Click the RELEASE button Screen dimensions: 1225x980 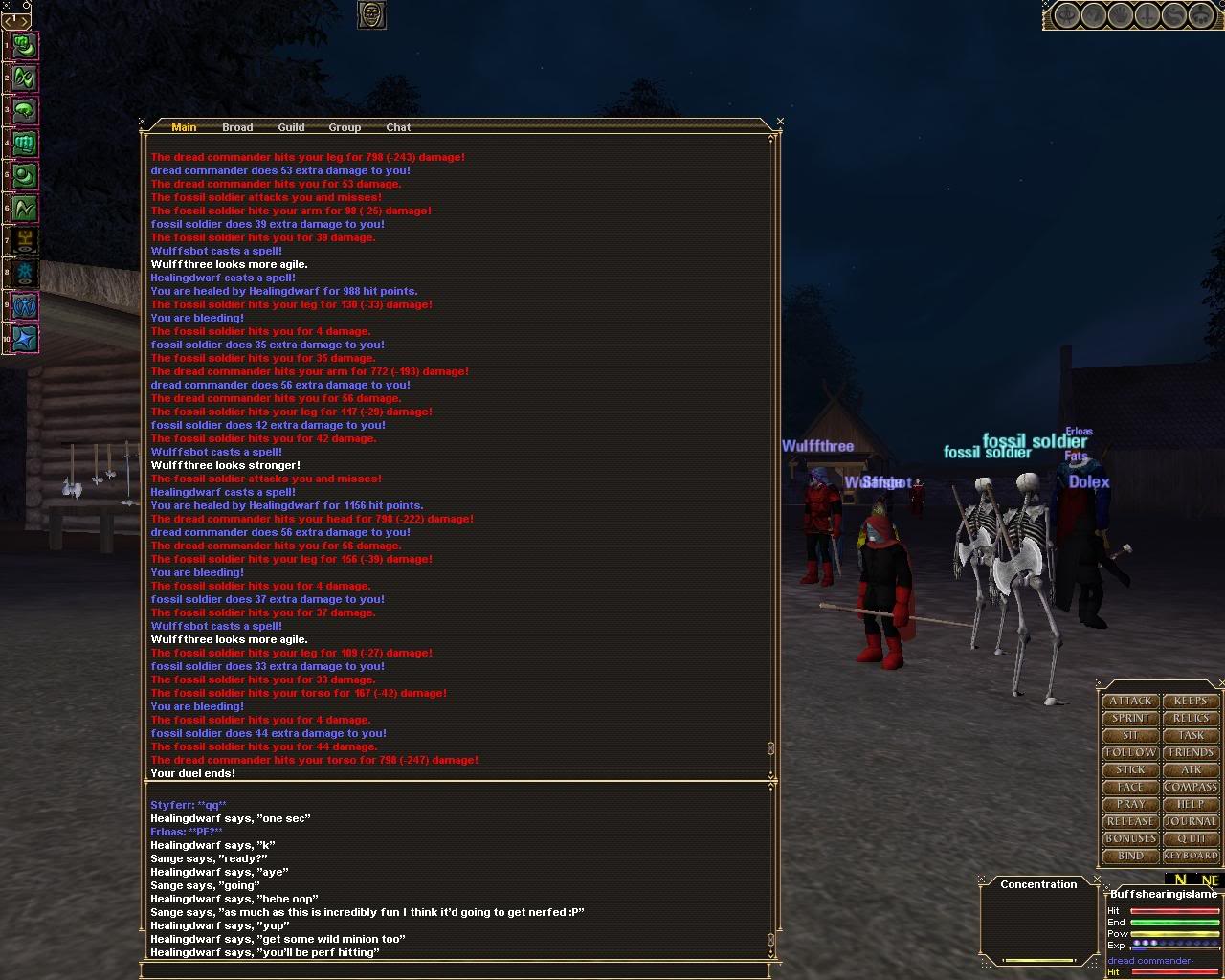pyautogui.click(x=1130, y=821)
